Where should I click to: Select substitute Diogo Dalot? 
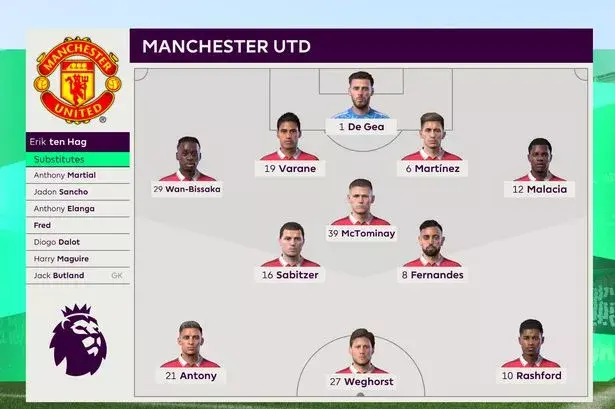(x=78, y=242)
